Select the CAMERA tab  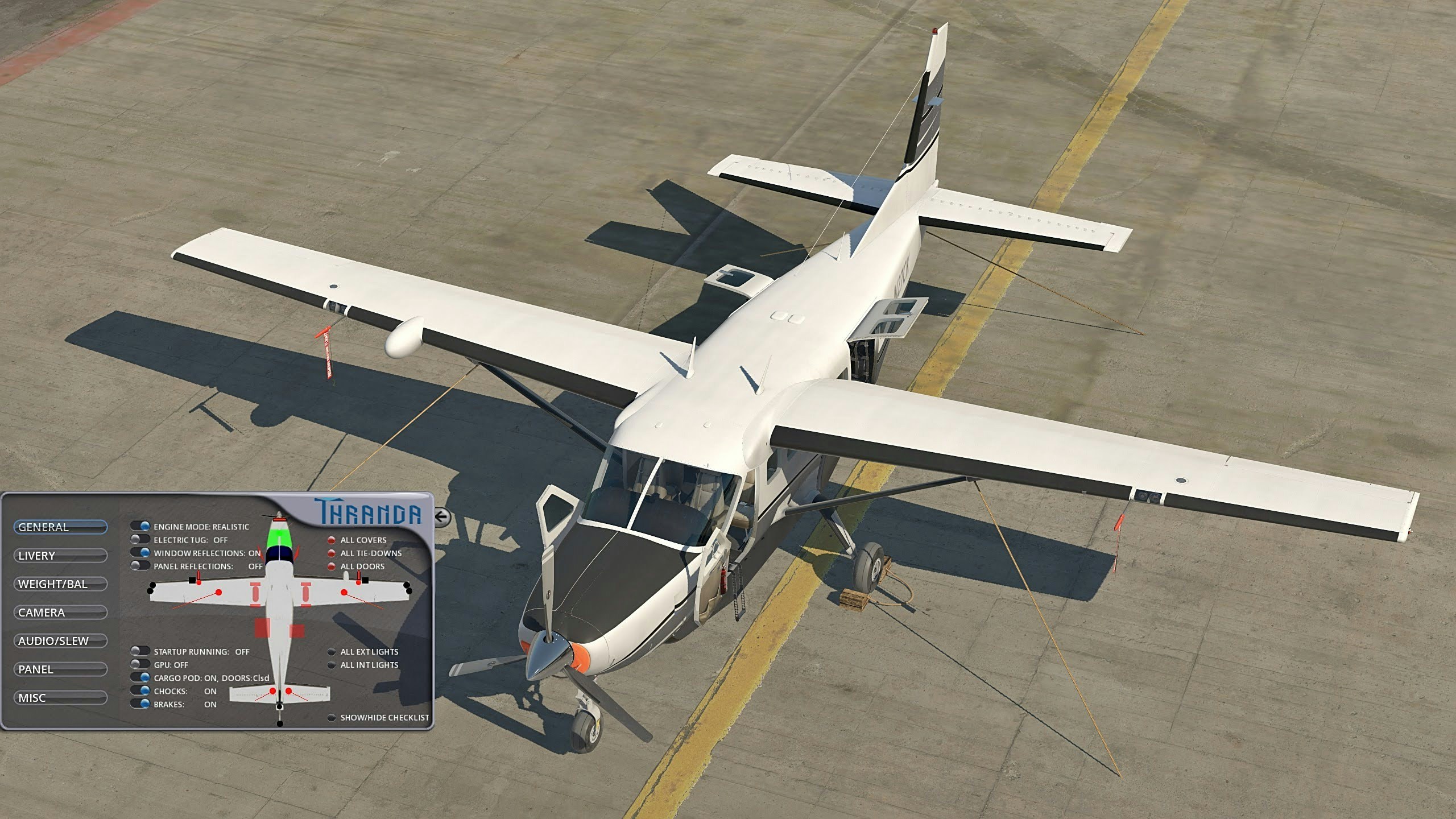[60, 613]
